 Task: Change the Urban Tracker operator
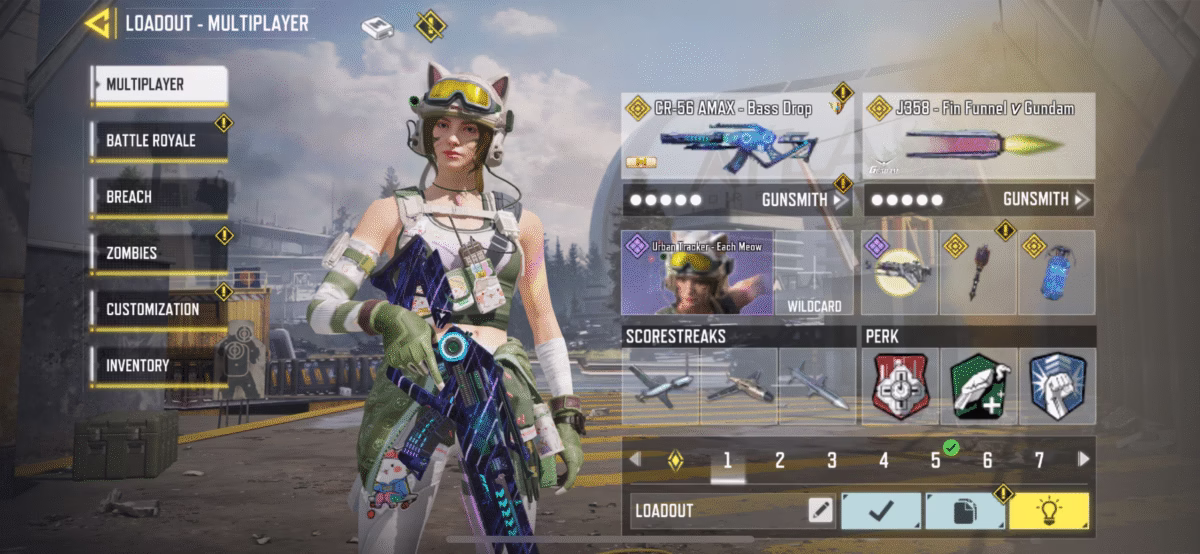coord(698,273)
